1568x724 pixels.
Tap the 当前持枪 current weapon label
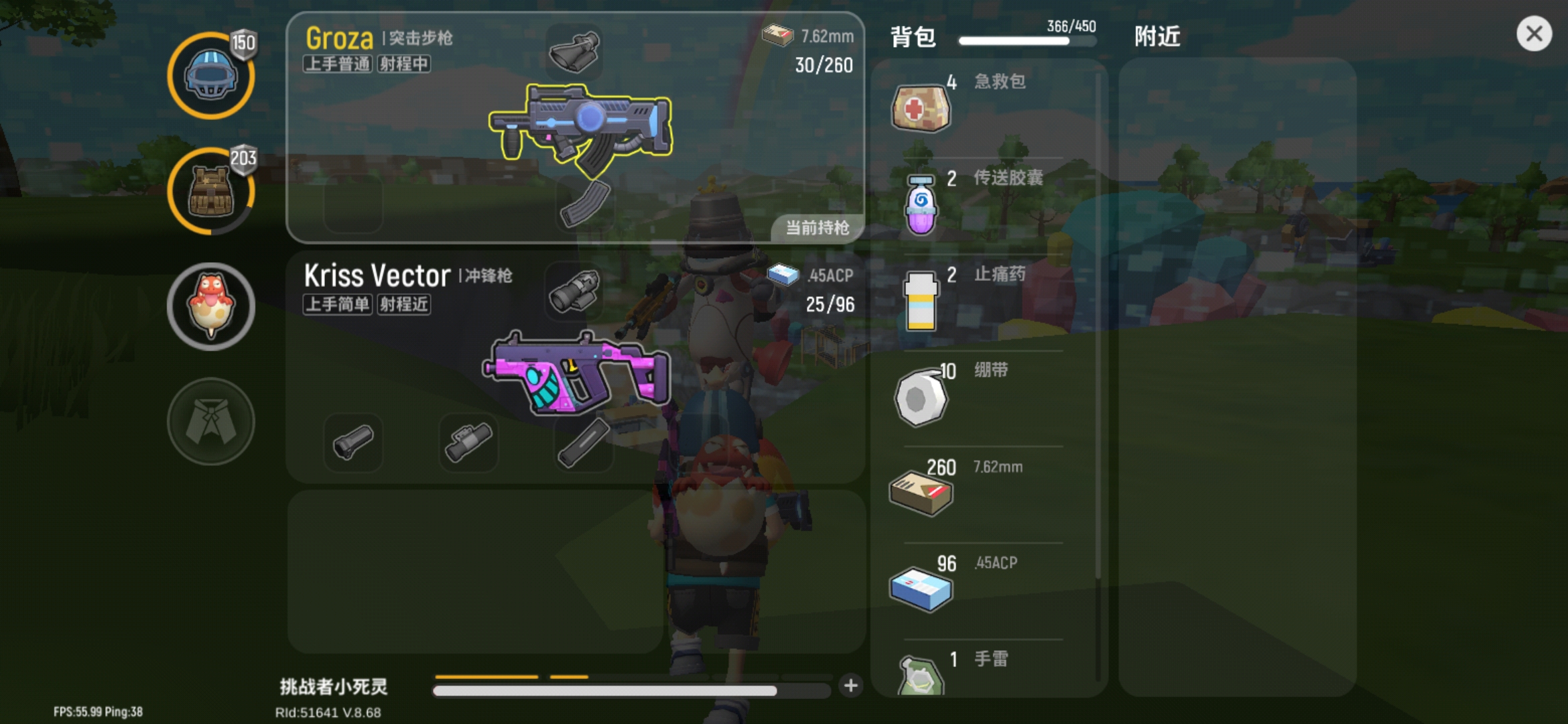coord(819,227)
